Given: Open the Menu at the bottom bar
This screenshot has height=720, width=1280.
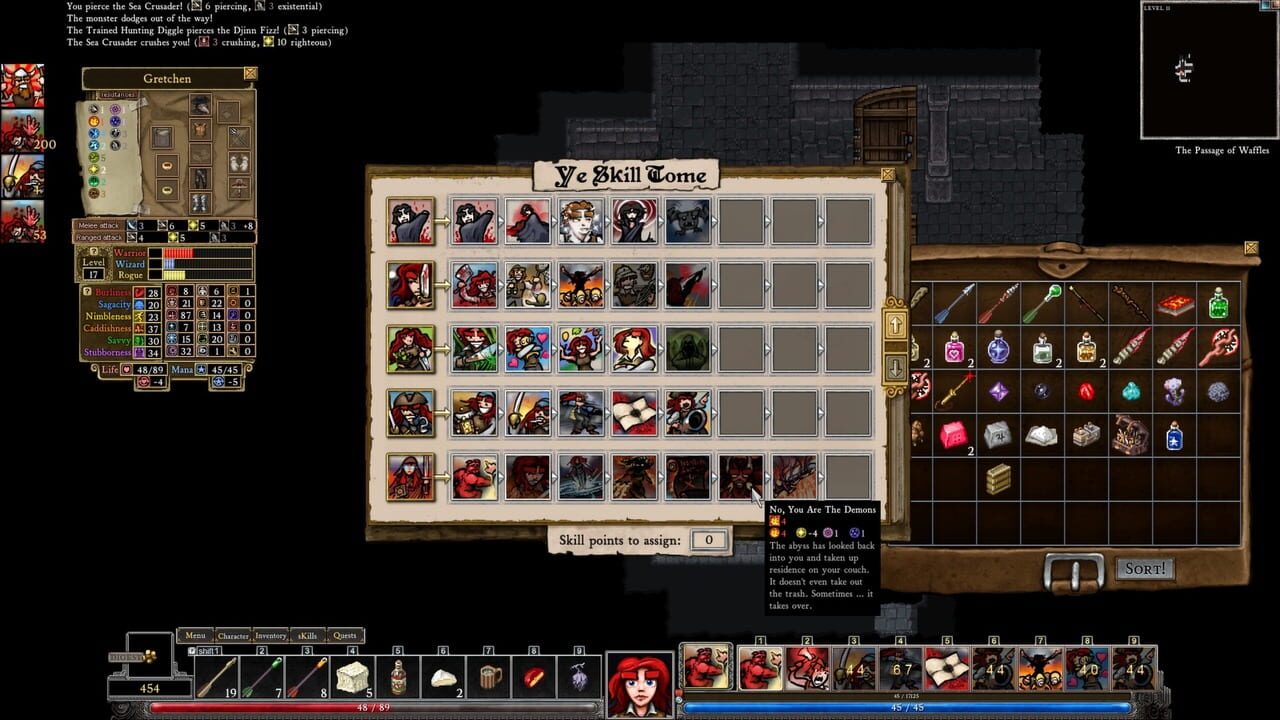Looking at the screenshot, I should [x=195, y=635].
